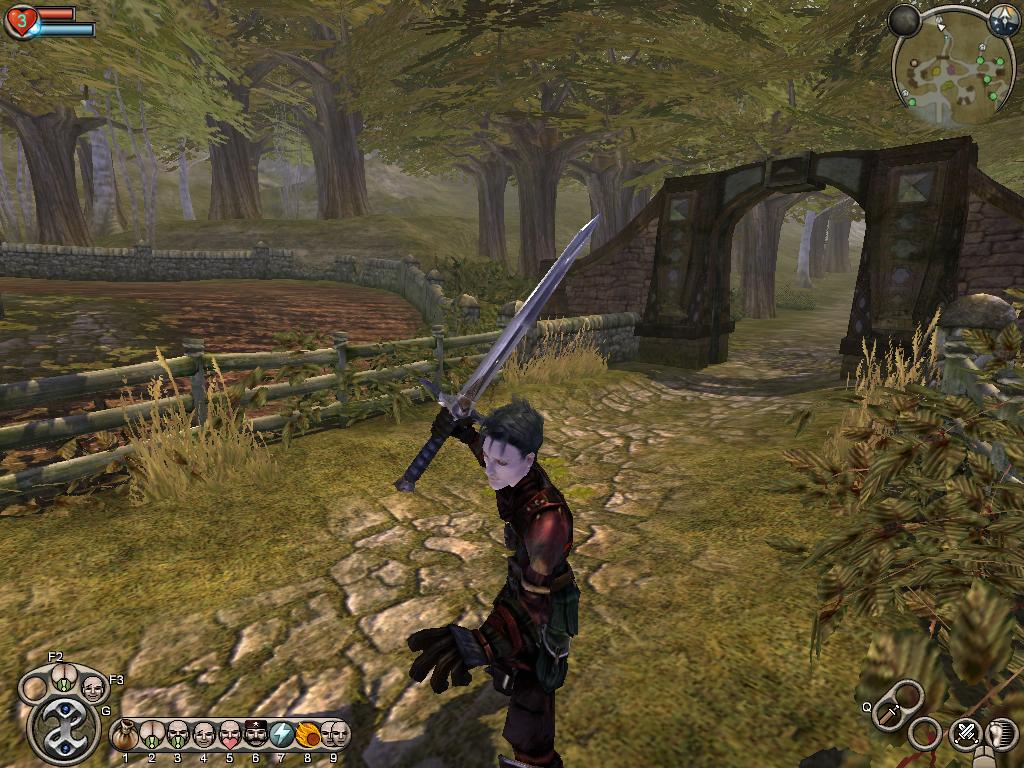
Task: Click the day-night compass icon on minimap
Action: (1003, 22)
